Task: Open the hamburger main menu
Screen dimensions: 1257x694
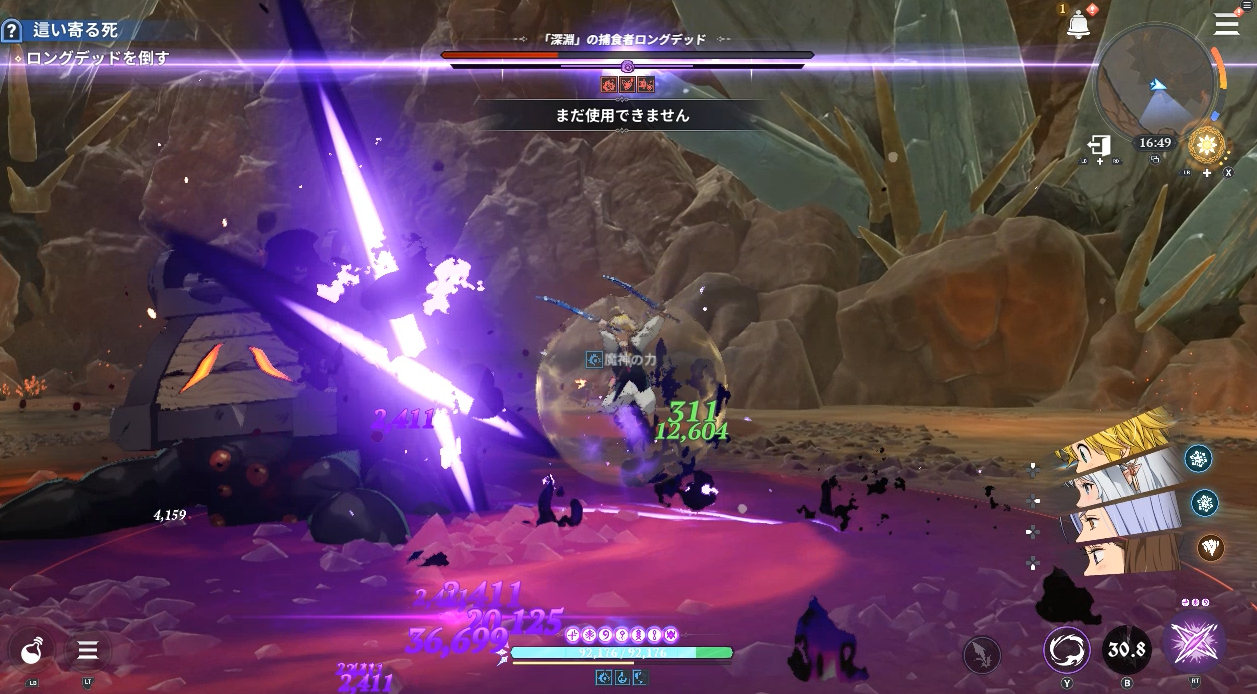Action: click(x=1226, y=25)
